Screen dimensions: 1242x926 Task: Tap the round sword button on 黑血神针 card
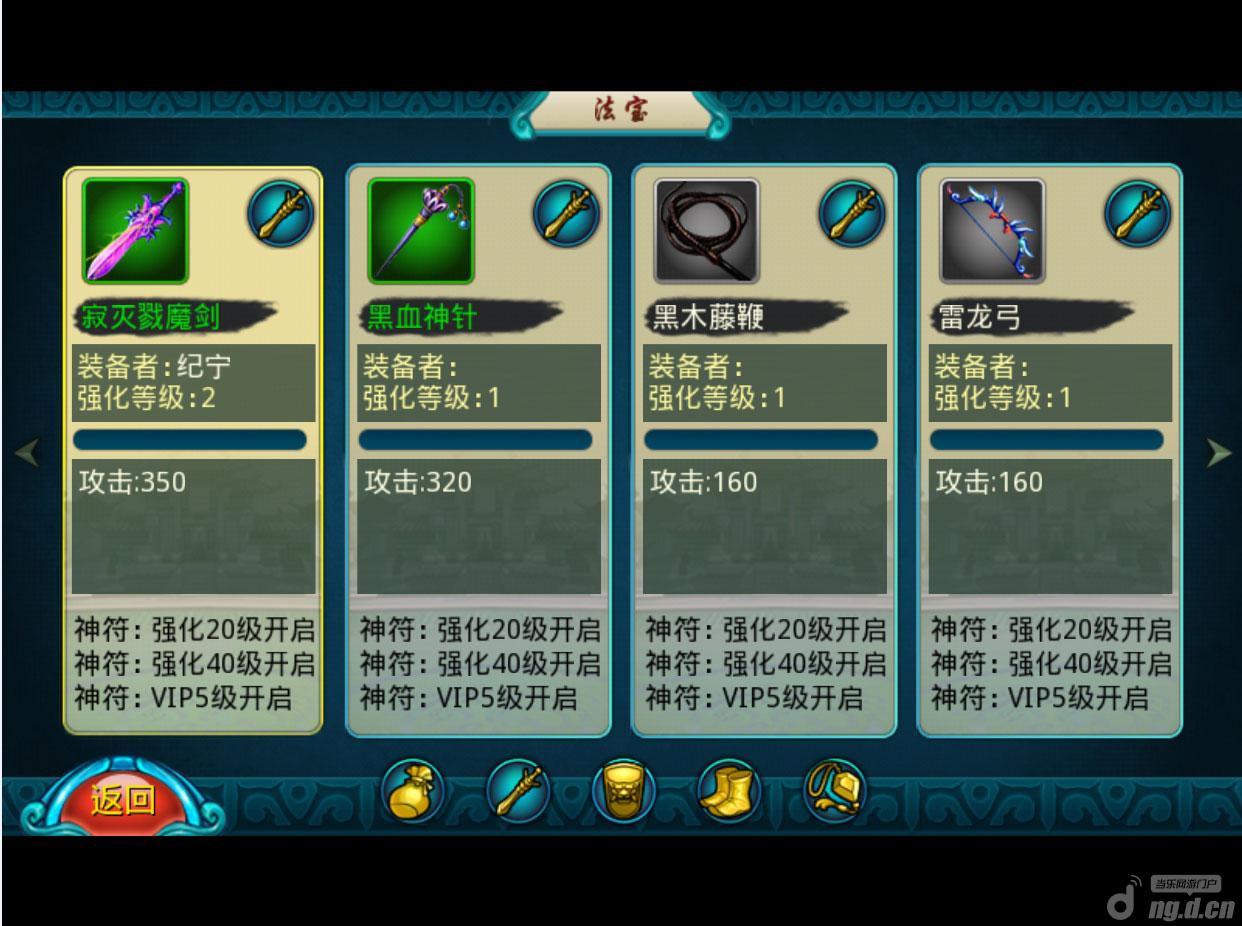click(566, 213)
